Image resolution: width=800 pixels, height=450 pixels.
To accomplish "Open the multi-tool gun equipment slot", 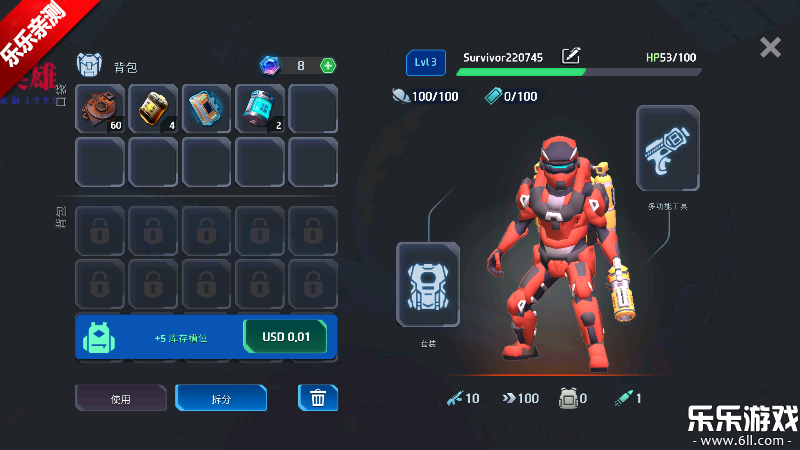I will [667, 148].
